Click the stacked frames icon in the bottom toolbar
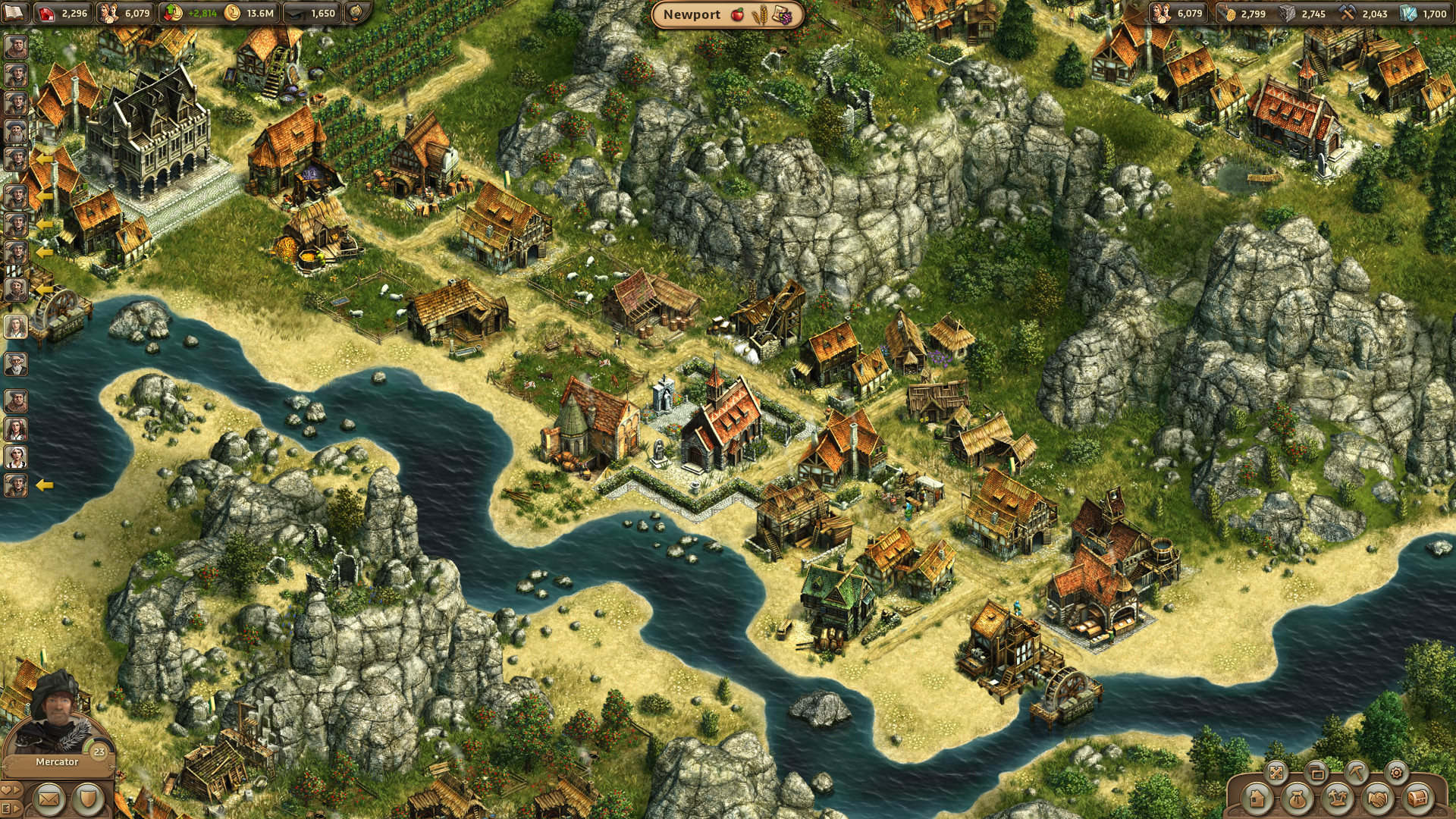The height and width of the screenshot is (819, 1456). coord(1316,773)
